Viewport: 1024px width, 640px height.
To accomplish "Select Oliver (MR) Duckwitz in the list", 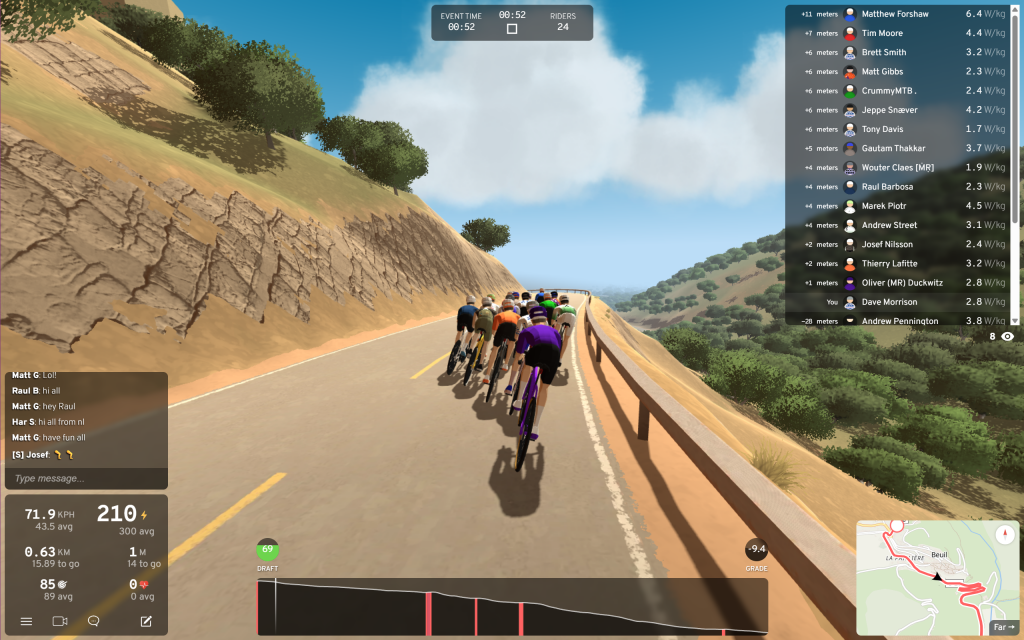I will coord(900,283).
